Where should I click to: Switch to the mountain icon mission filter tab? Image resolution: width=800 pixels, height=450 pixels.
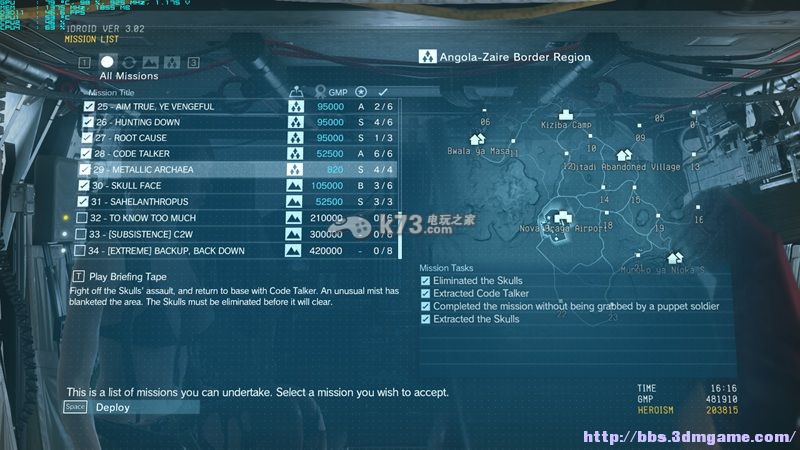(150, 62)
